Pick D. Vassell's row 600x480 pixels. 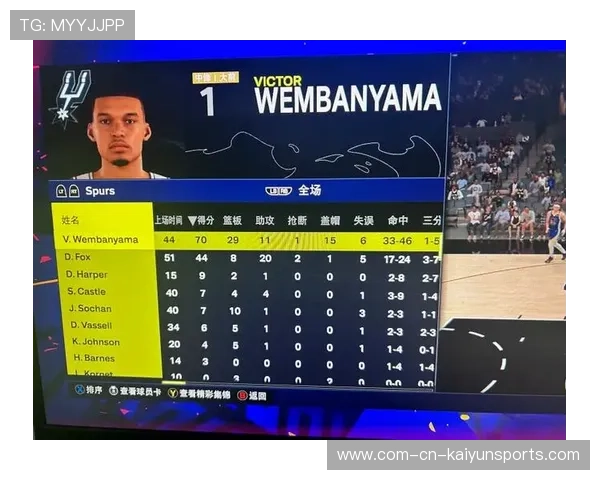click(x=90, y=325)
